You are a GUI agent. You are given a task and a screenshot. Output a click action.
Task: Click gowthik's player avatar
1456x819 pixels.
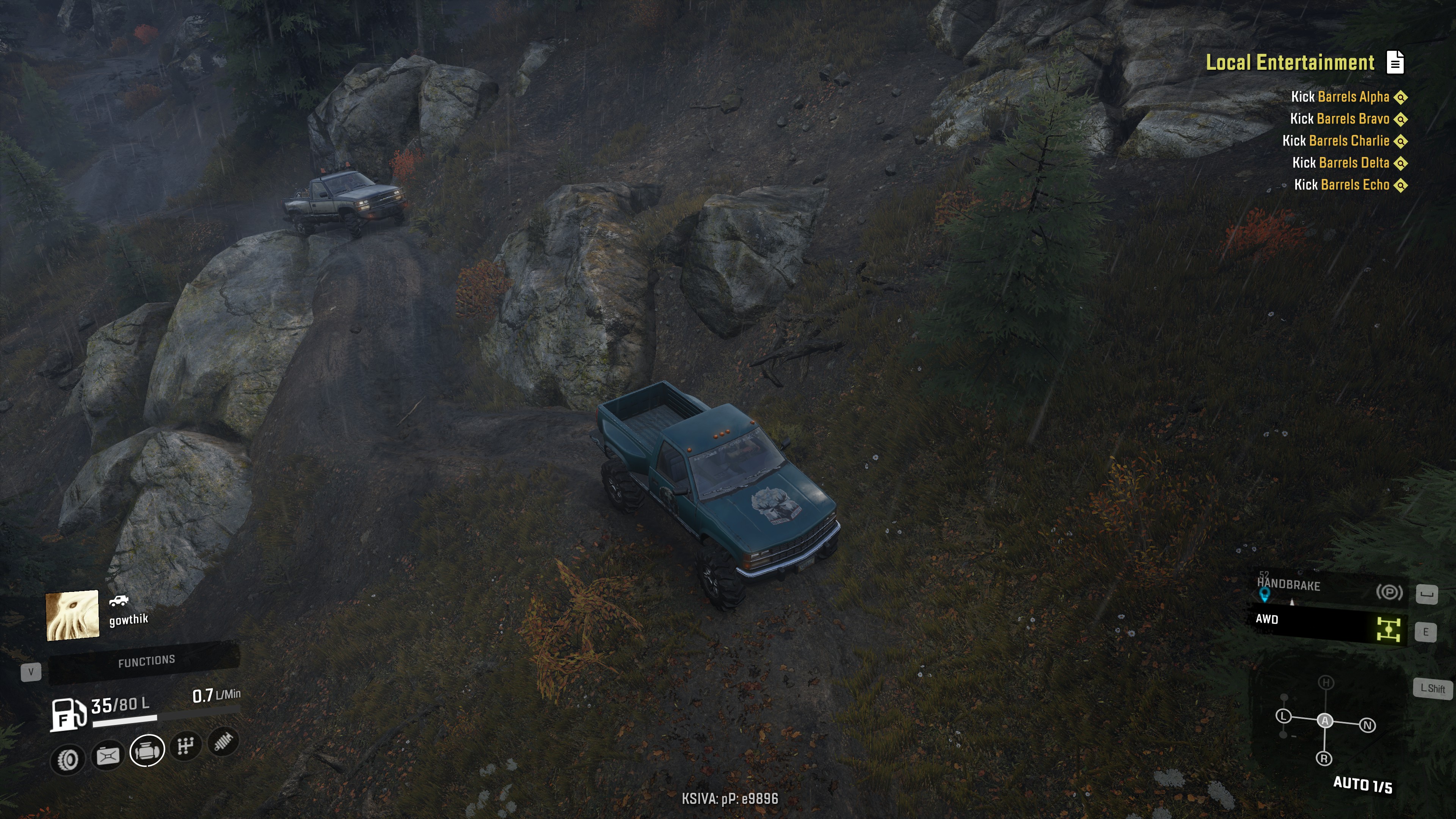point(72,615)
